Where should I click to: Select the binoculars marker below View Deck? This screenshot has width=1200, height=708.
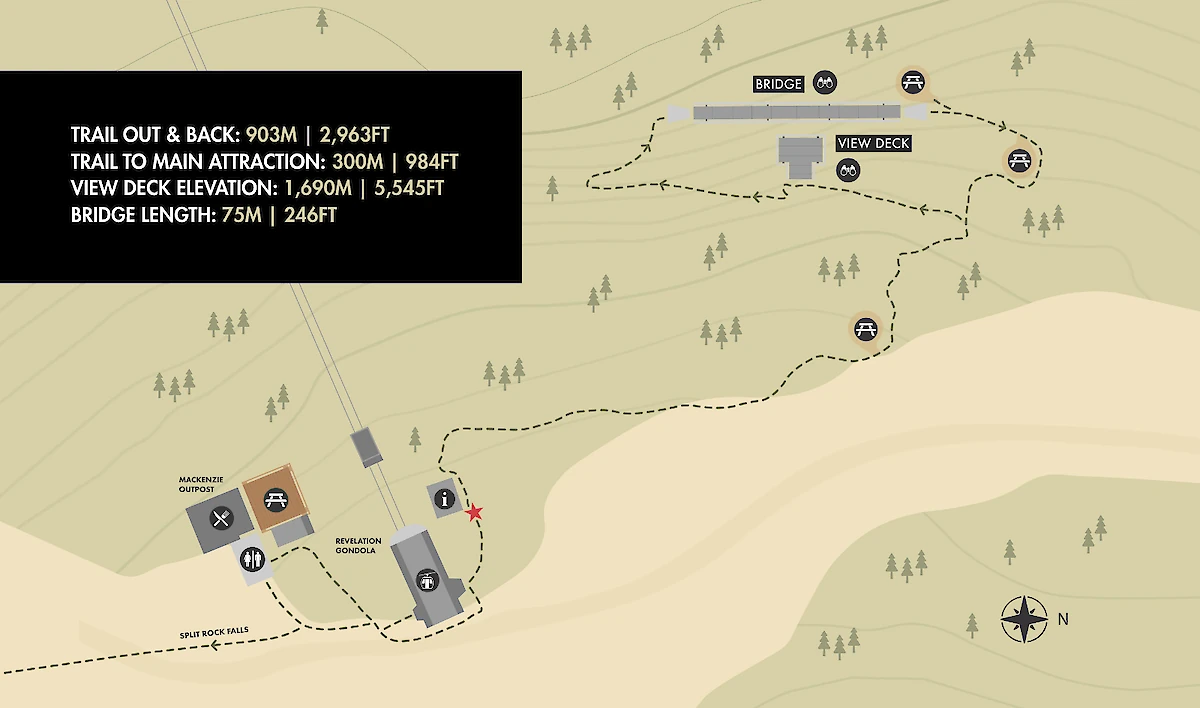coord(849,170)
